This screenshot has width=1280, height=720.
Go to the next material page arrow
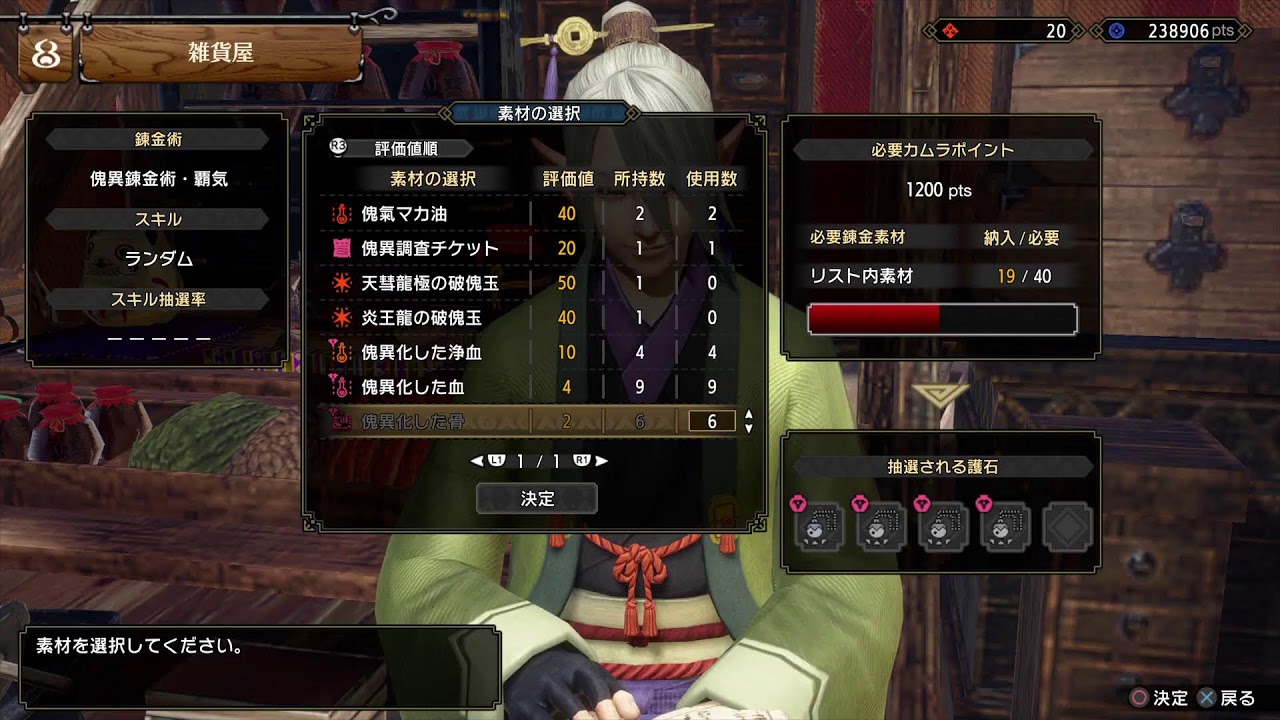601,461
